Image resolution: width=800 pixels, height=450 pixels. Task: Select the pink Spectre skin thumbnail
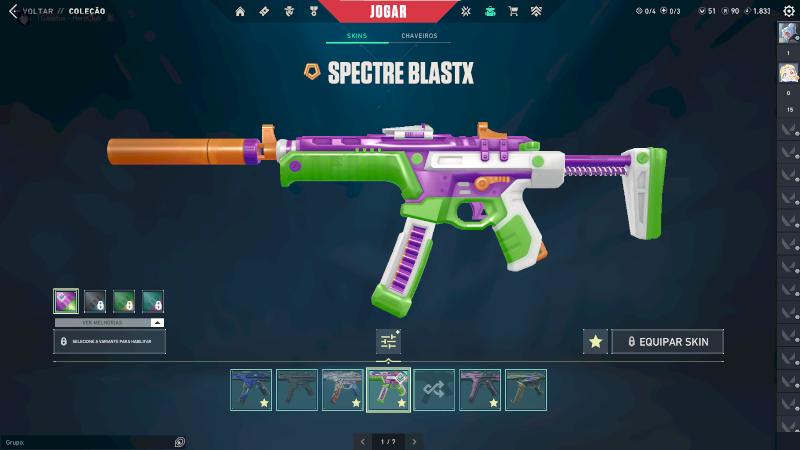pyautogui.click(x=479, y=390)
